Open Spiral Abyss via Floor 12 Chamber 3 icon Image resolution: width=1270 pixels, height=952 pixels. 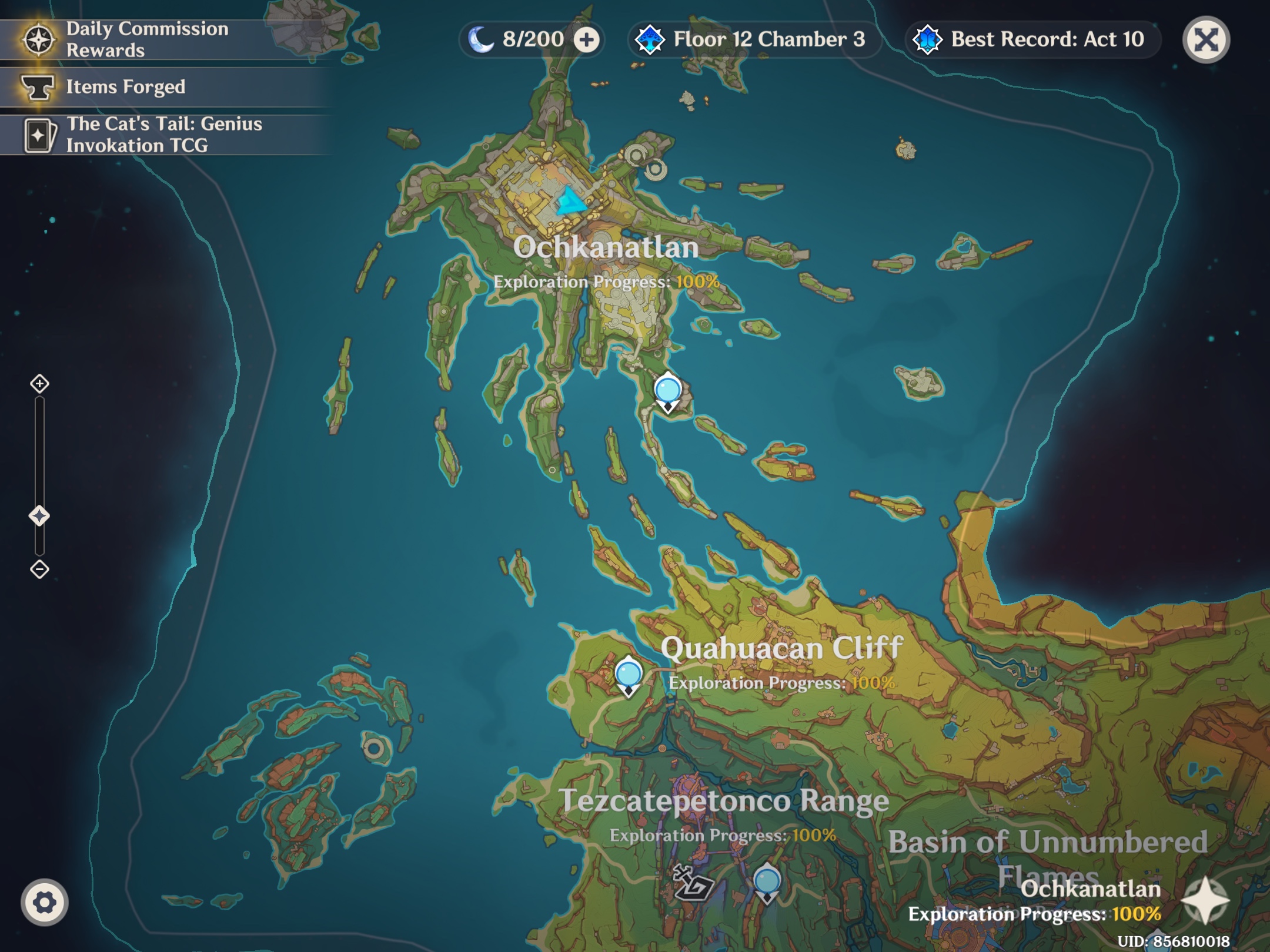pyautogui.click(x=649, y=40)
